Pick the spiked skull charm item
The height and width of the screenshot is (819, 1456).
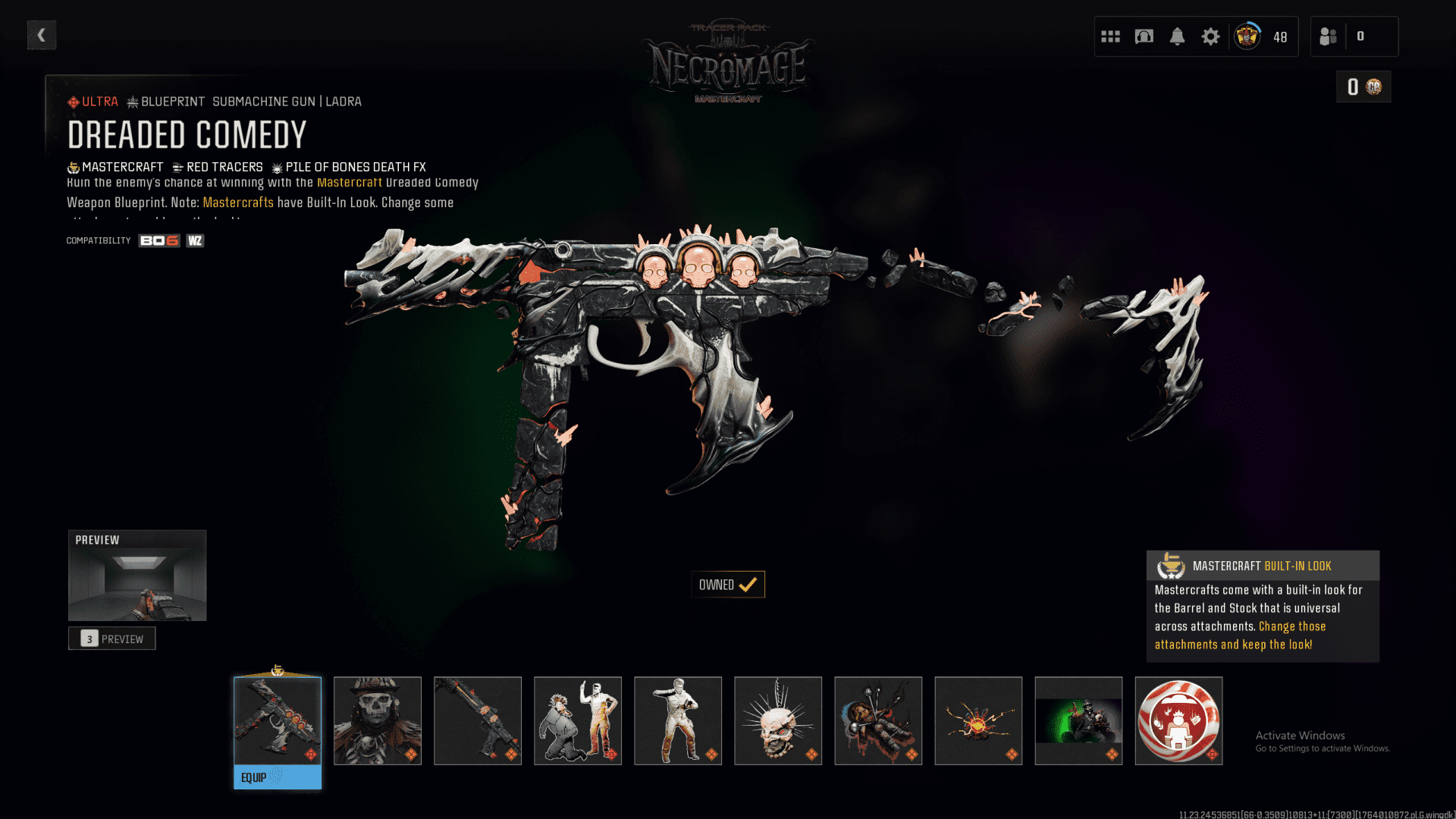[x=778, y=720]
